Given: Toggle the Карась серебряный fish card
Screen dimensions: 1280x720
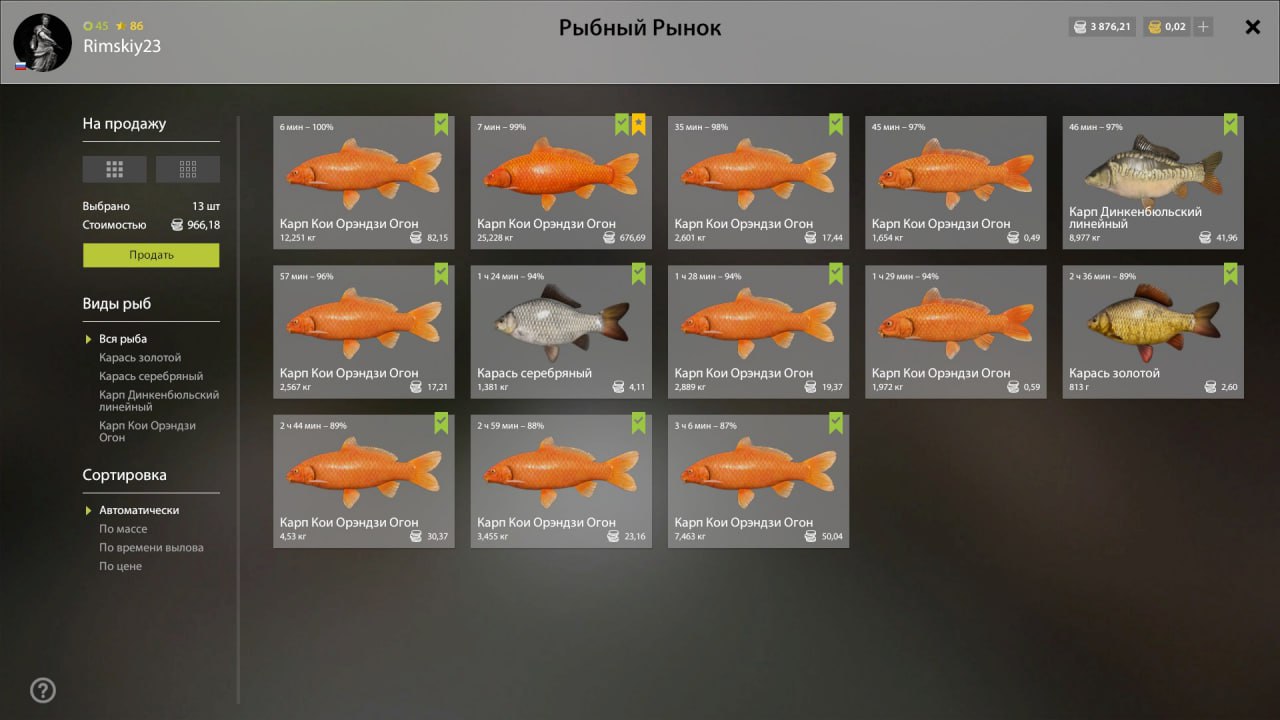Looking at the screenshot, I should tap(561, 331).
